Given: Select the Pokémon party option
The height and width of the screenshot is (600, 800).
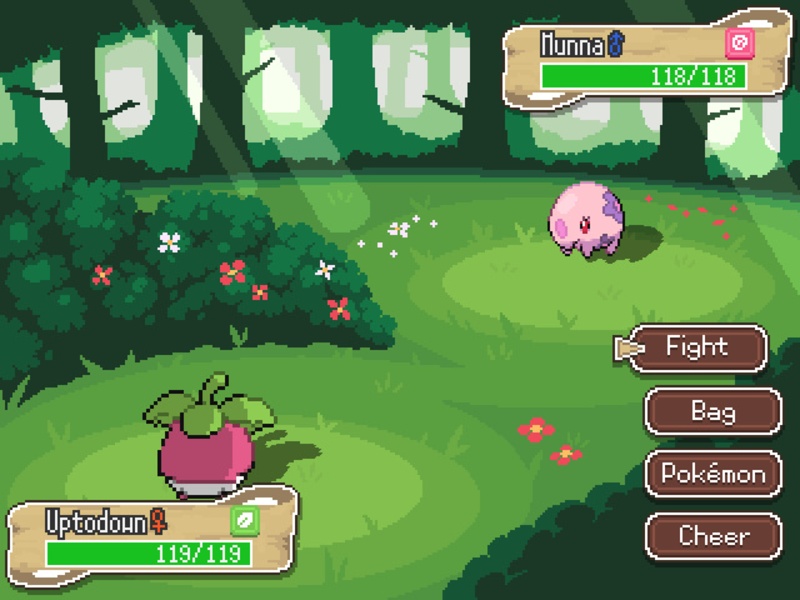Looking at the screenshot, I should click(713, 474).
